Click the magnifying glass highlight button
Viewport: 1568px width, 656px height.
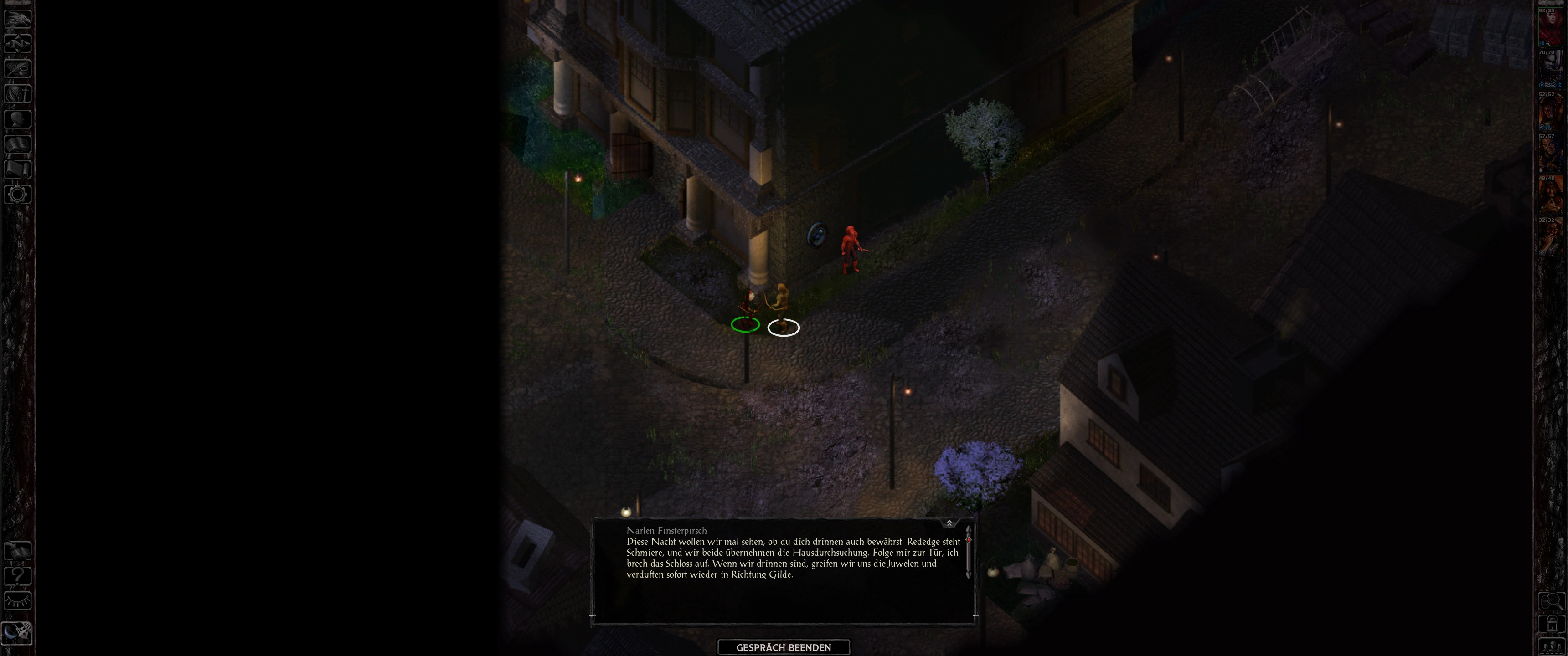click(x=1551, y=602)
